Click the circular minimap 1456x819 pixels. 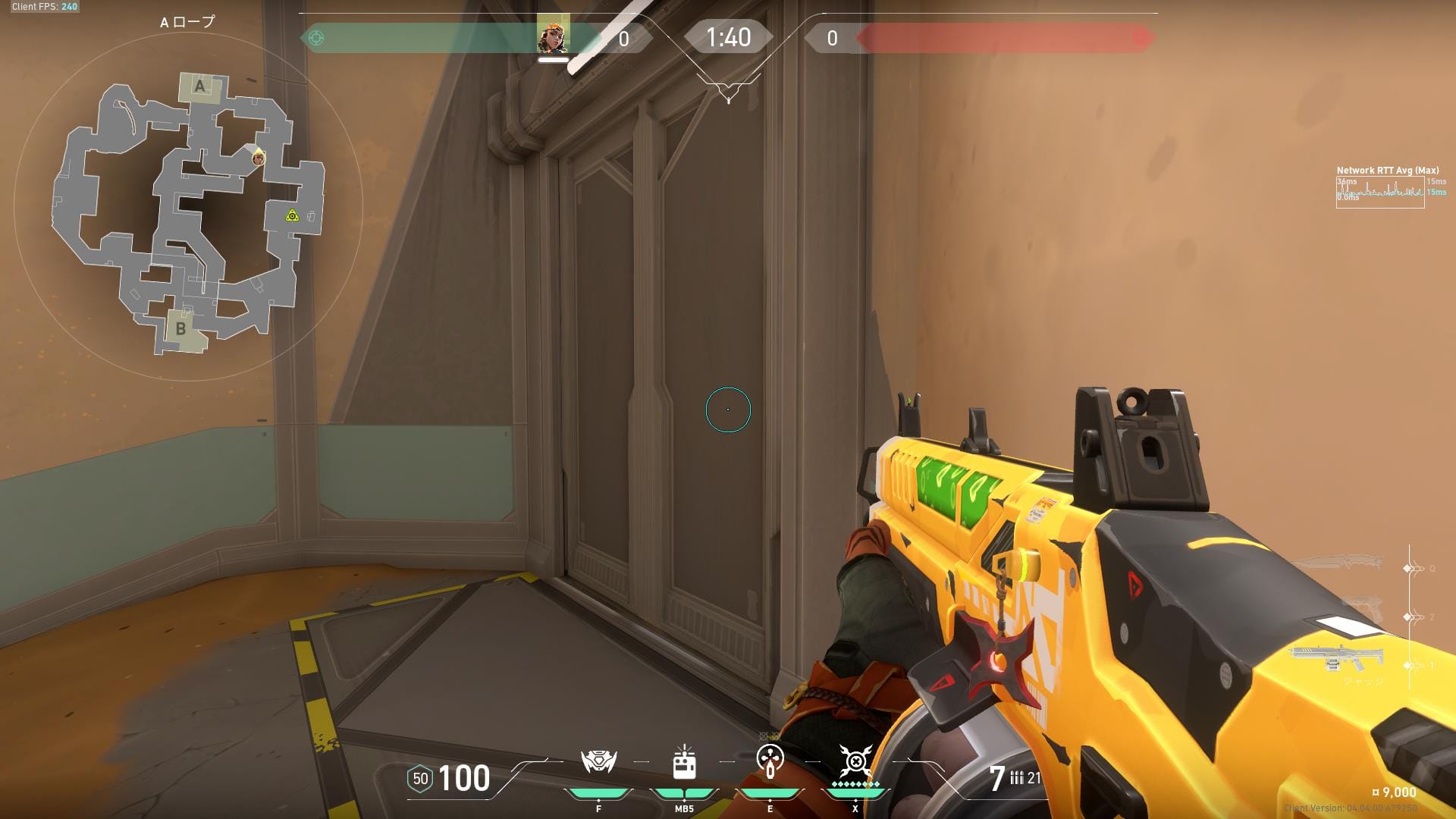188,206
